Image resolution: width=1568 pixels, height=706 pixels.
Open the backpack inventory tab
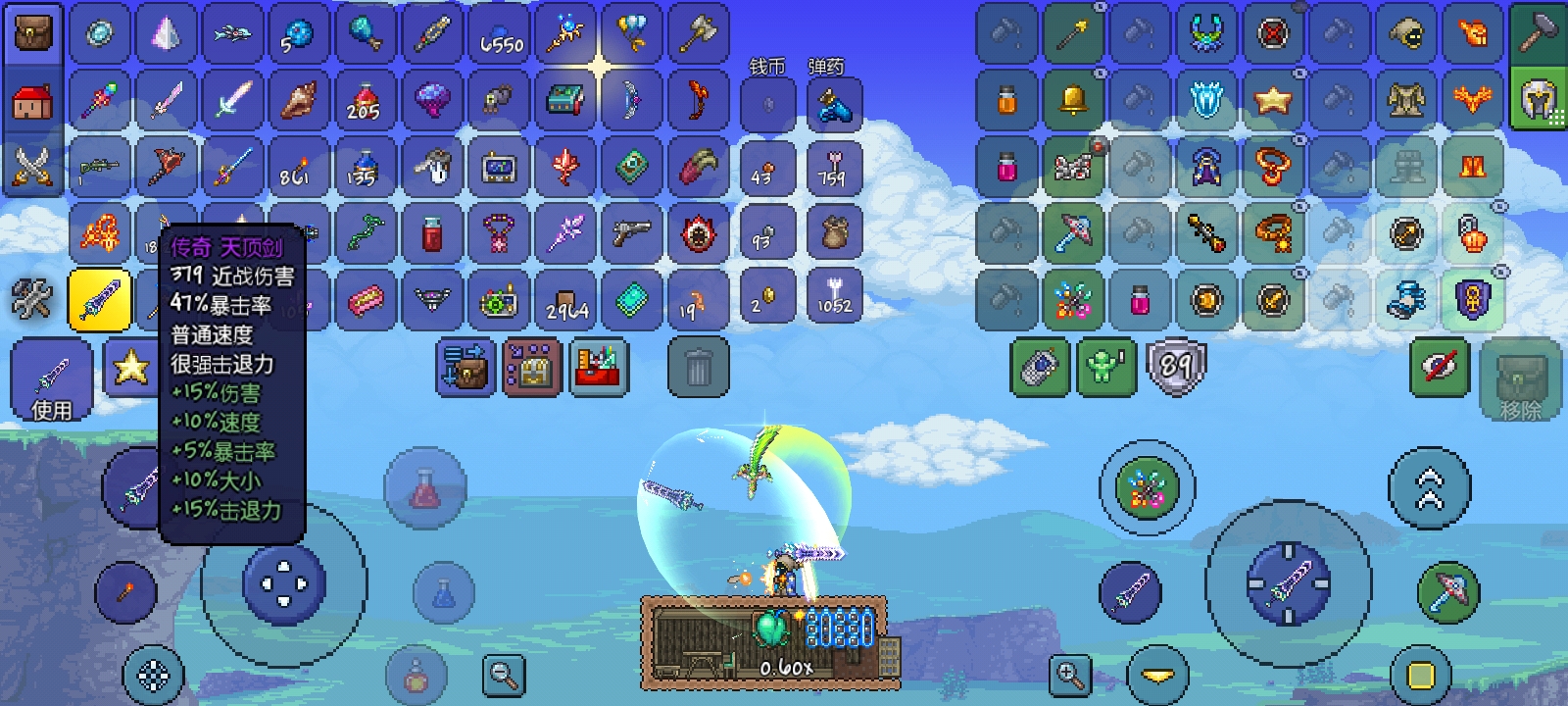33,34
